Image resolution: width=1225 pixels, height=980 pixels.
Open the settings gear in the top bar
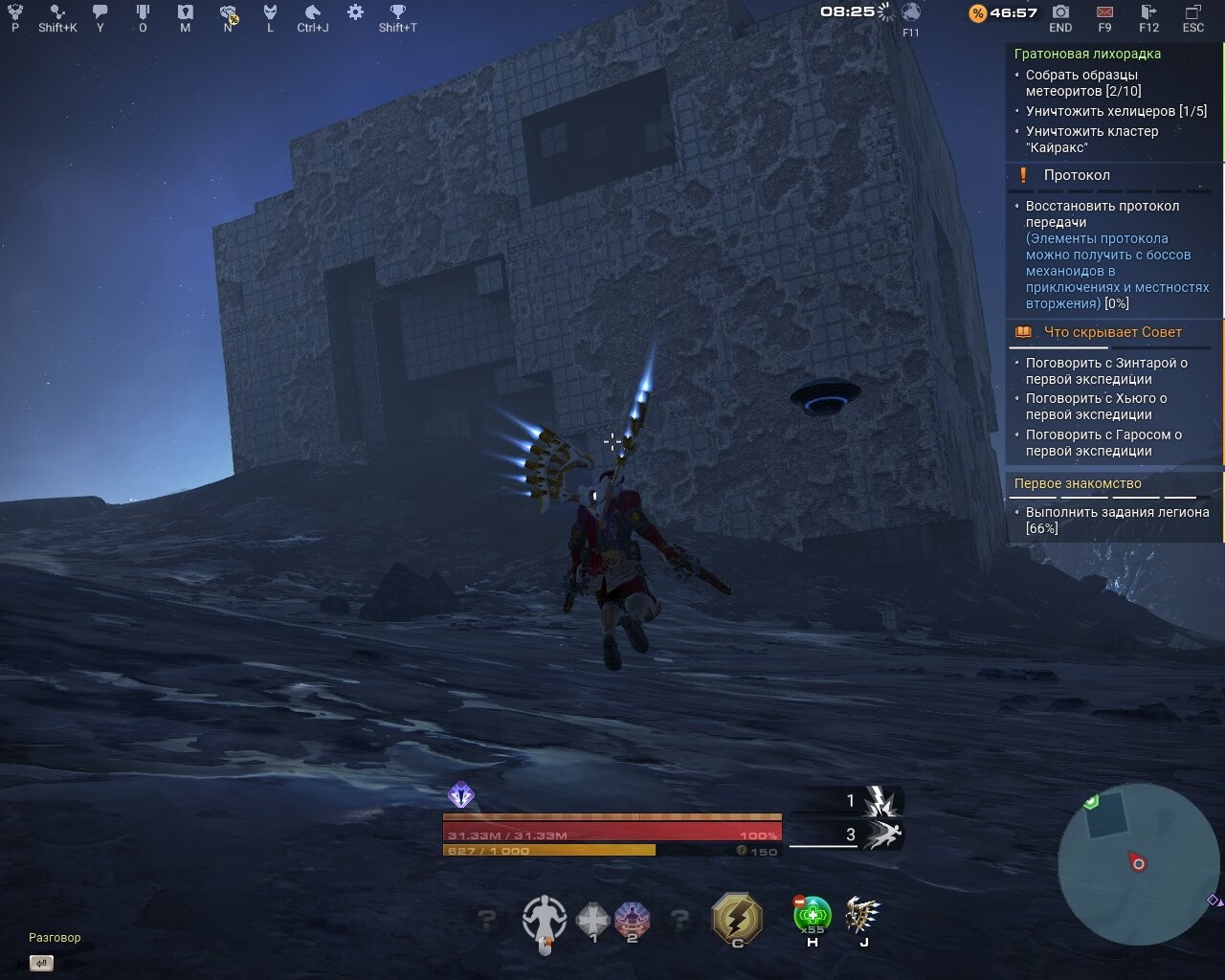(x=353, y=13)
